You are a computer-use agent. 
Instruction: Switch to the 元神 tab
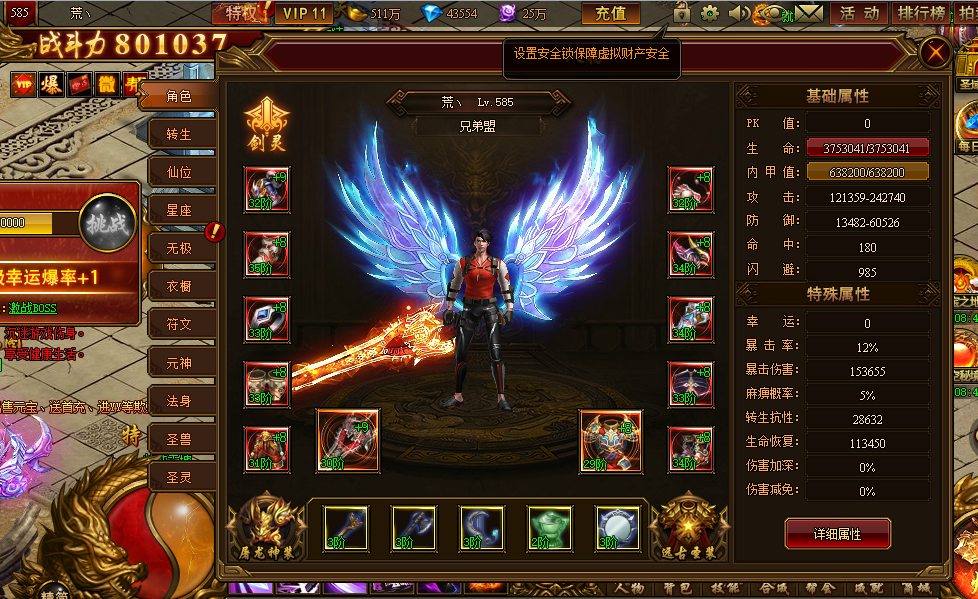(179, 362)
